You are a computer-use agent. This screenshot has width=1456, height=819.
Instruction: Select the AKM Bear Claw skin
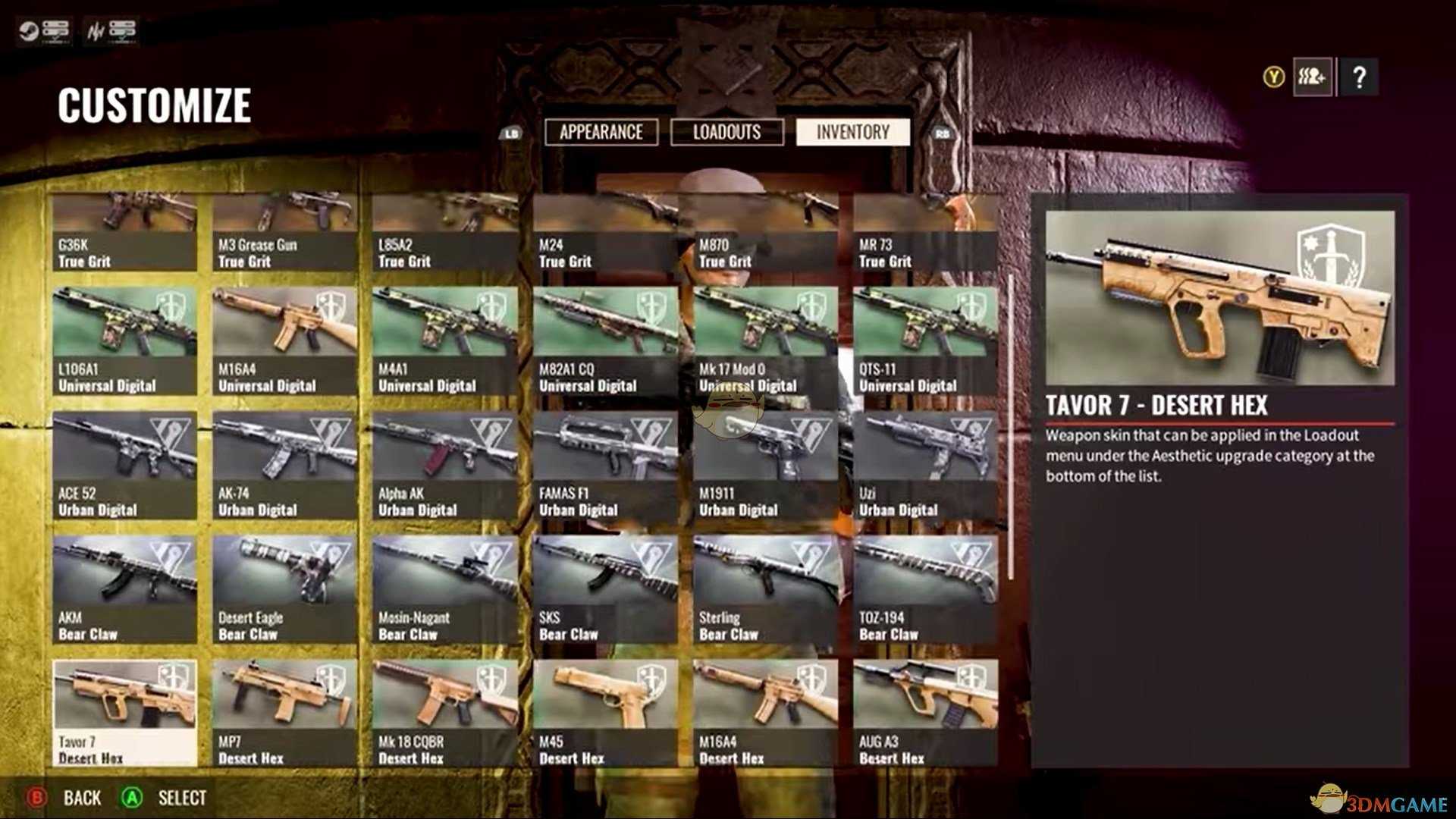click(x=124, y=588)
